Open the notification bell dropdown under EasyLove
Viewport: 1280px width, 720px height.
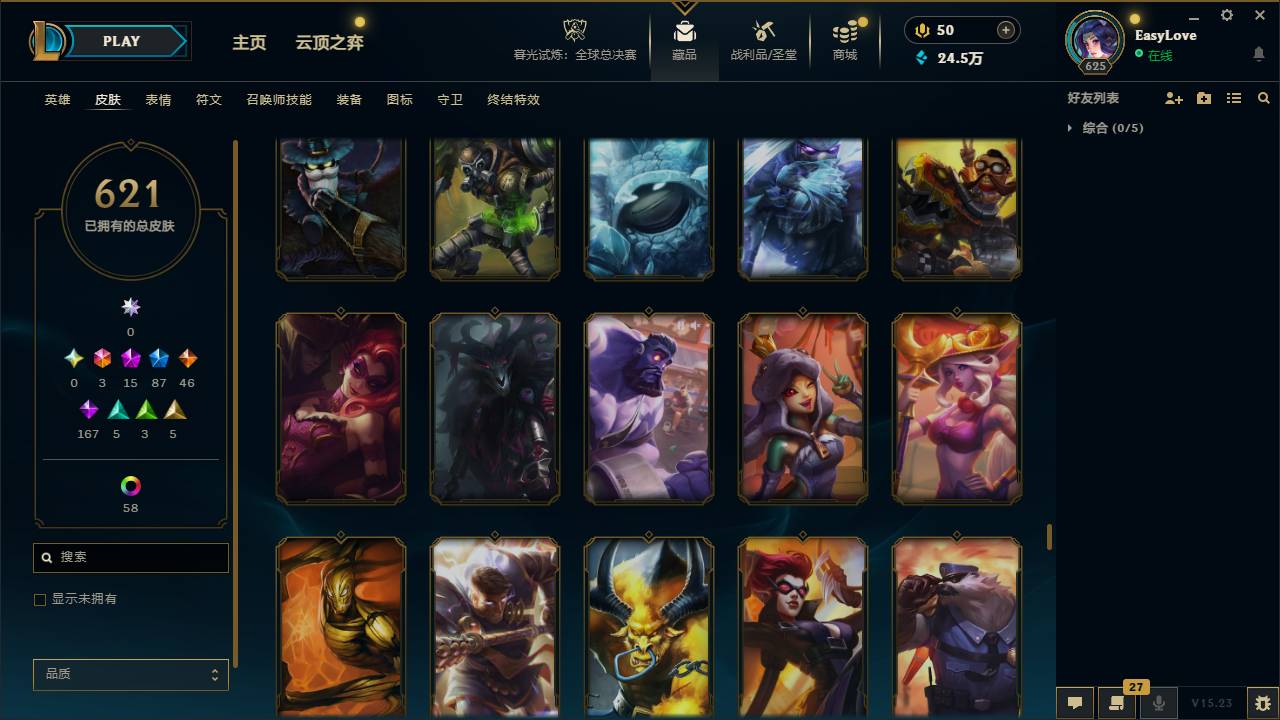click(x=1259, y=53)
